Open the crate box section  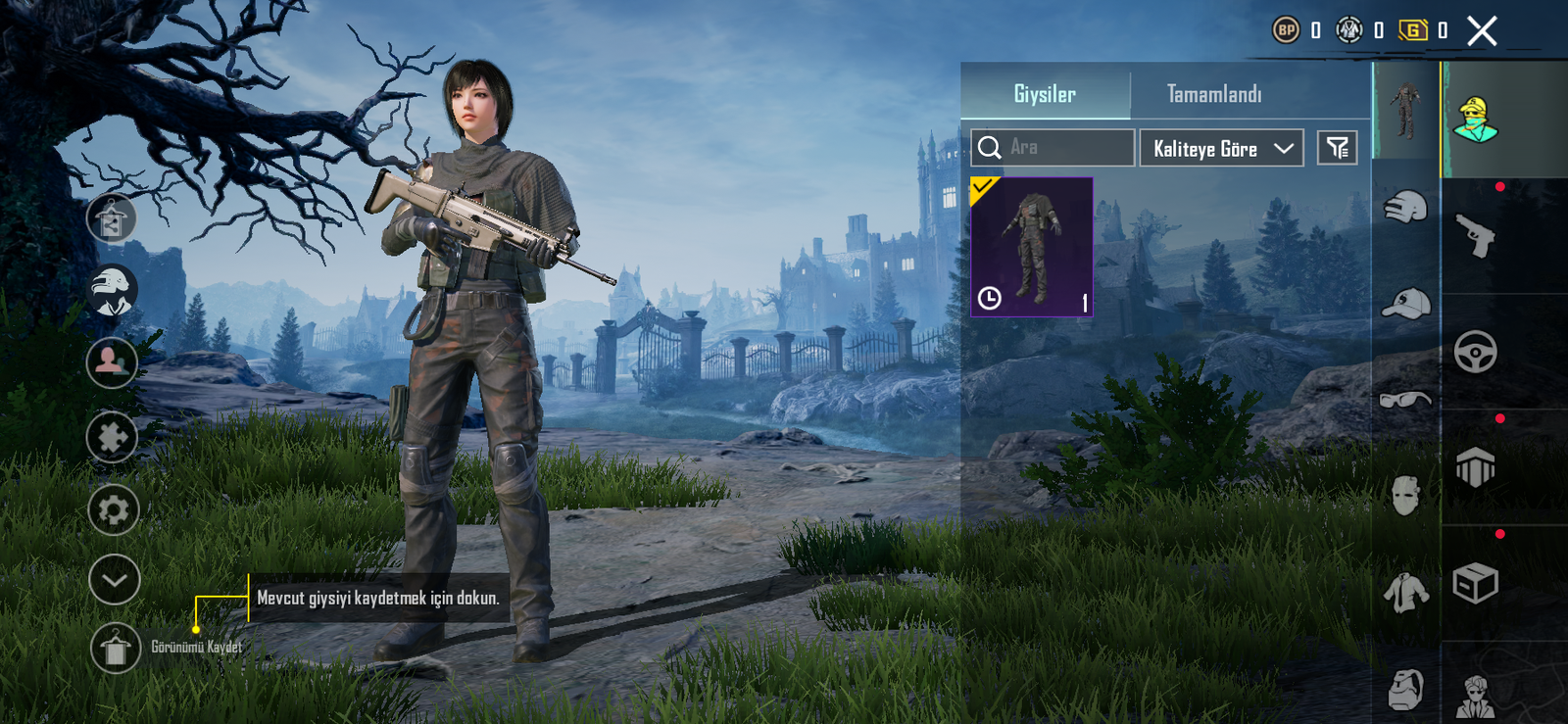click(x=1476, y=584)
